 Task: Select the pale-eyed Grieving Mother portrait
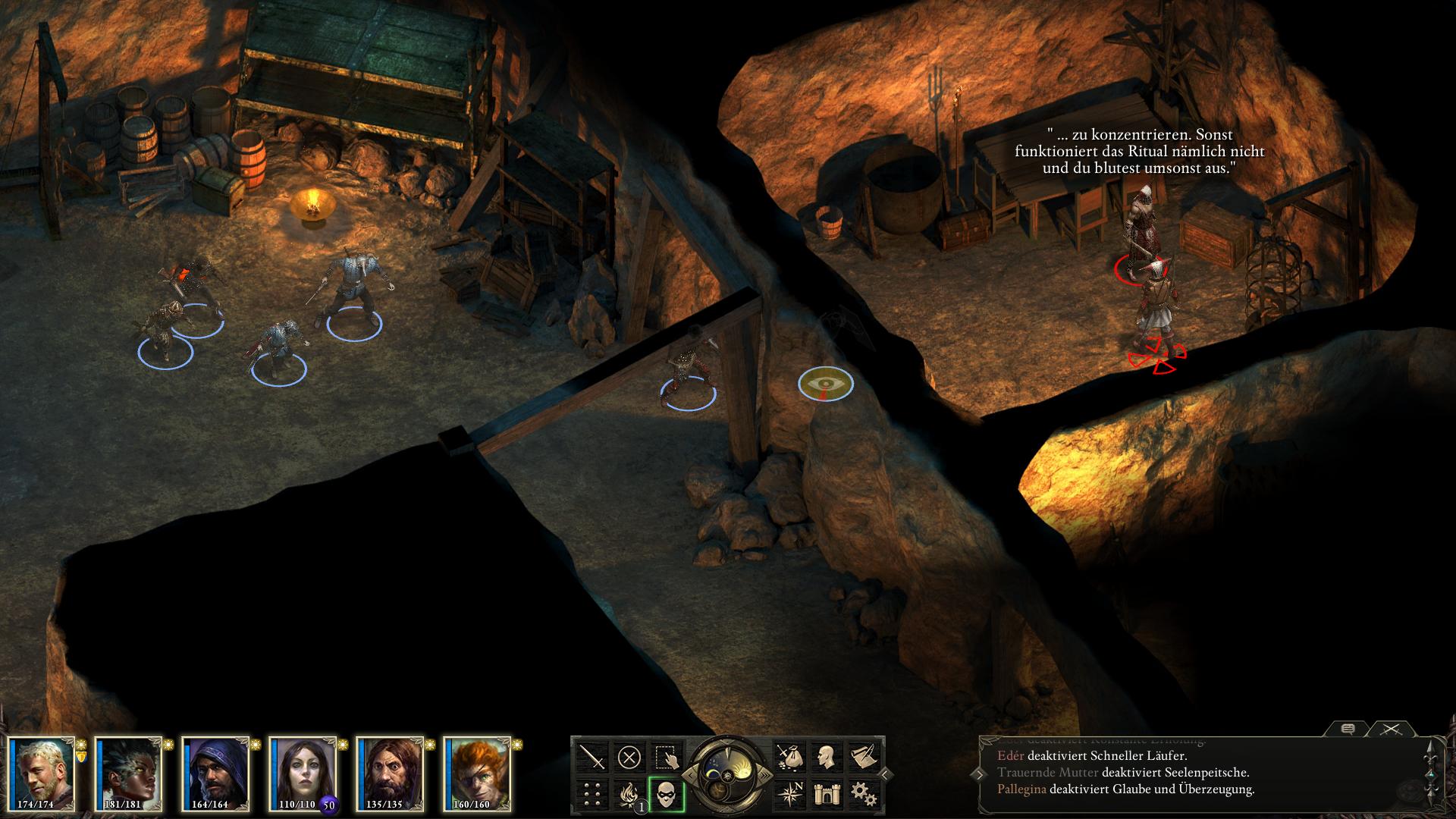tap(303, 772)
